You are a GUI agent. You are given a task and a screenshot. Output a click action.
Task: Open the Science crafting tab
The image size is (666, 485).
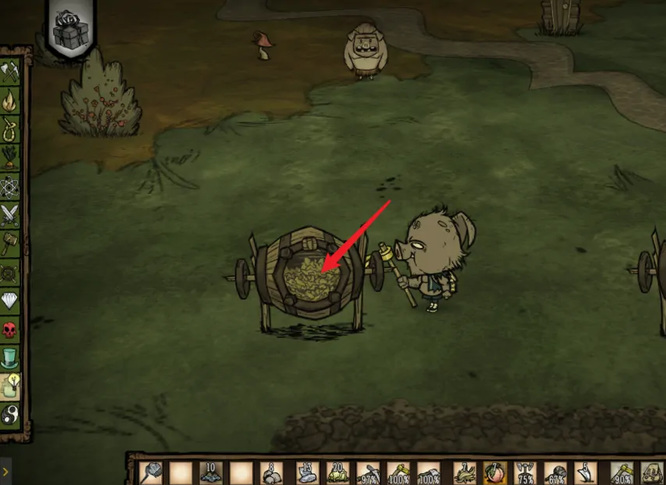click(12, 184)
